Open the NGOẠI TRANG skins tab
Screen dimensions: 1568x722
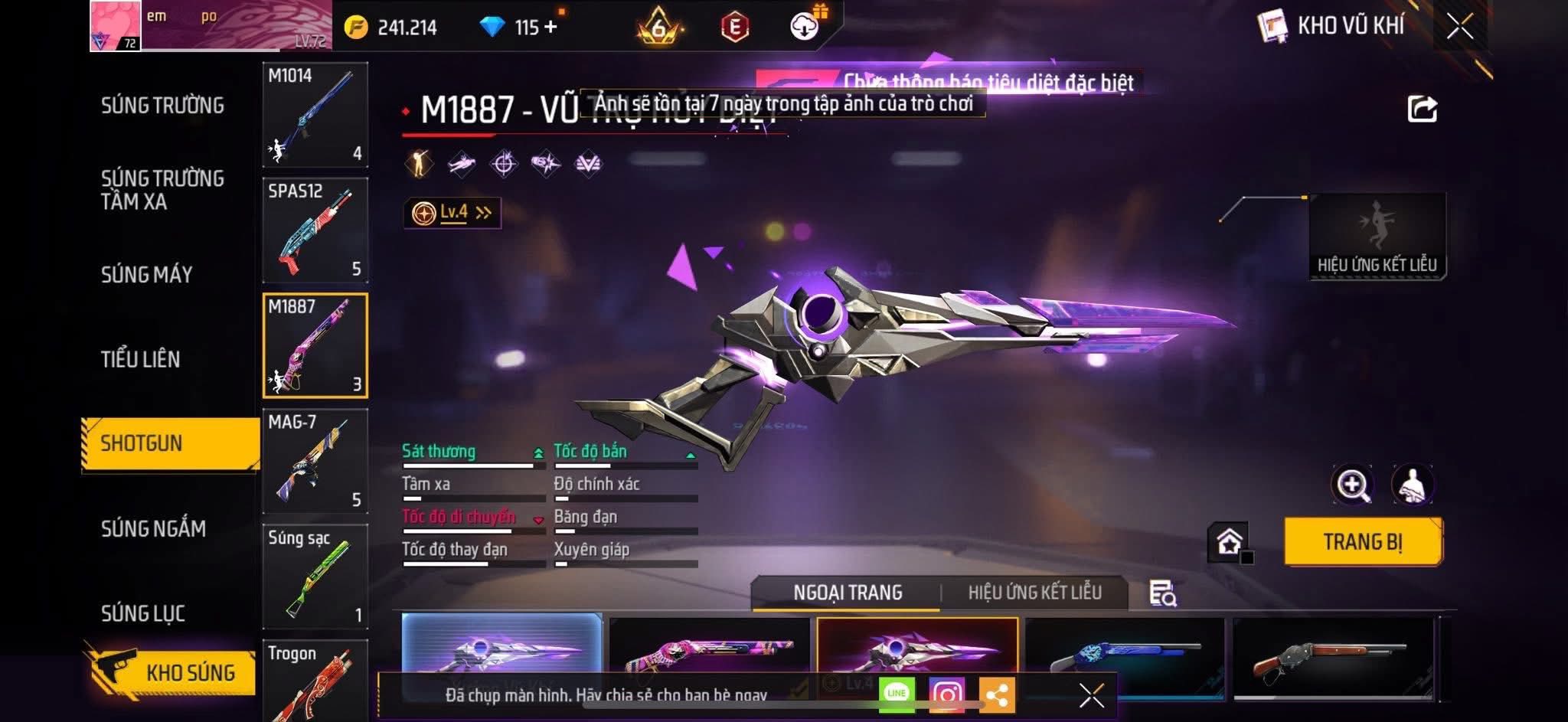click(x=848, y=593)
